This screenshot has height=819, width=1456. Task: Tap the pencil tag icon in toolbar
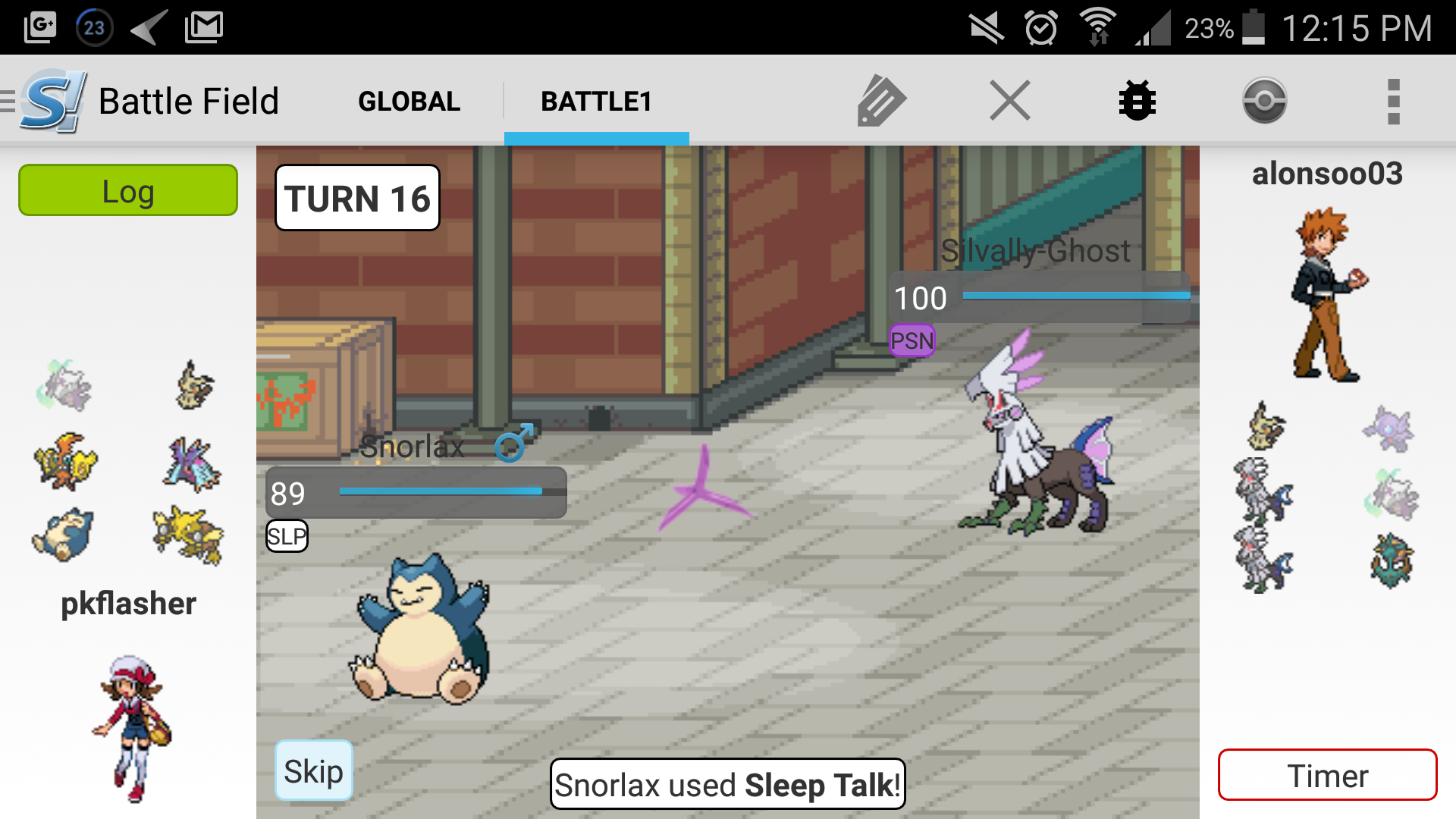(x=880, y=101)
